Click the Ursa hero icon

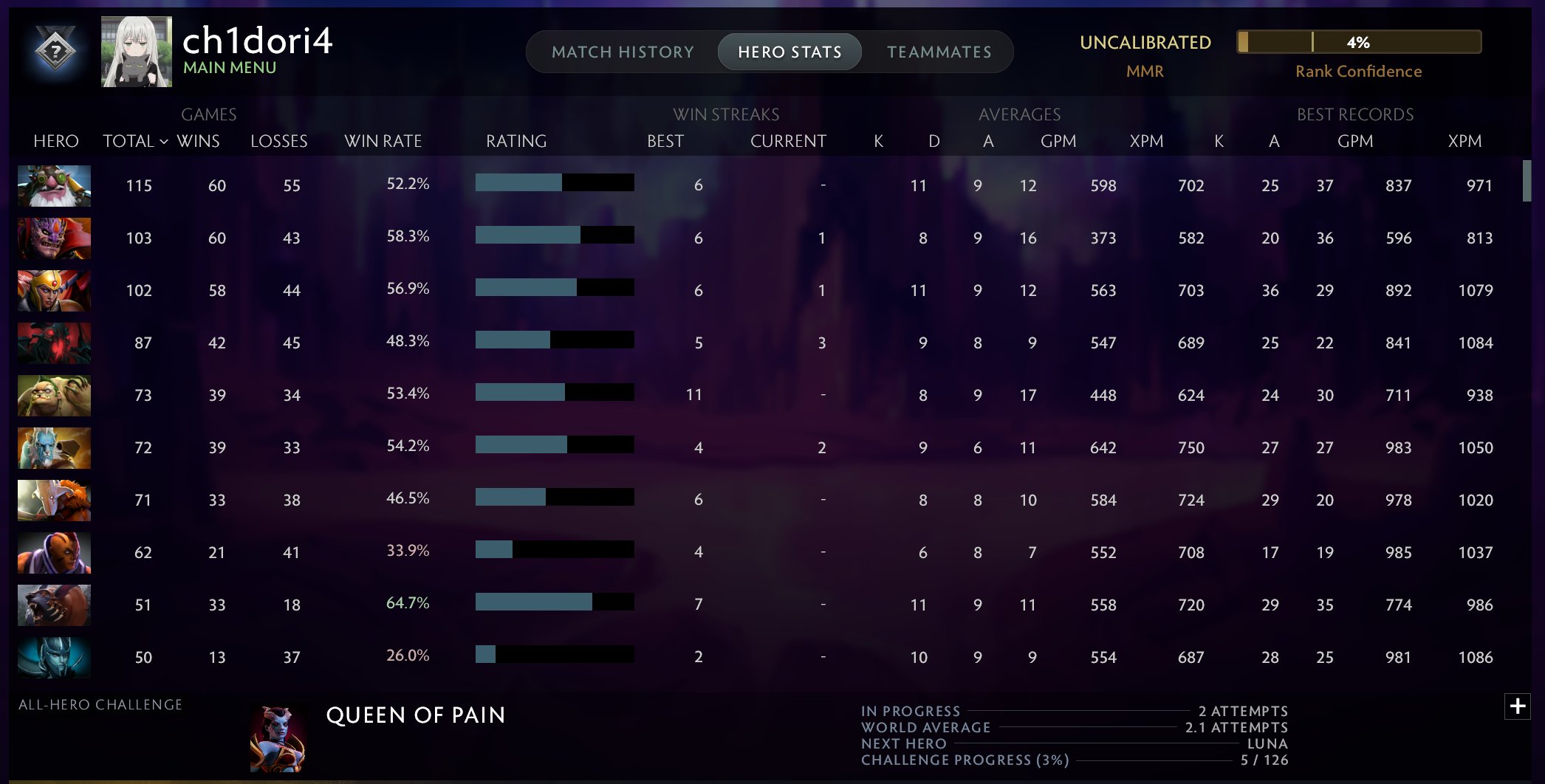[x=54, y=605]
